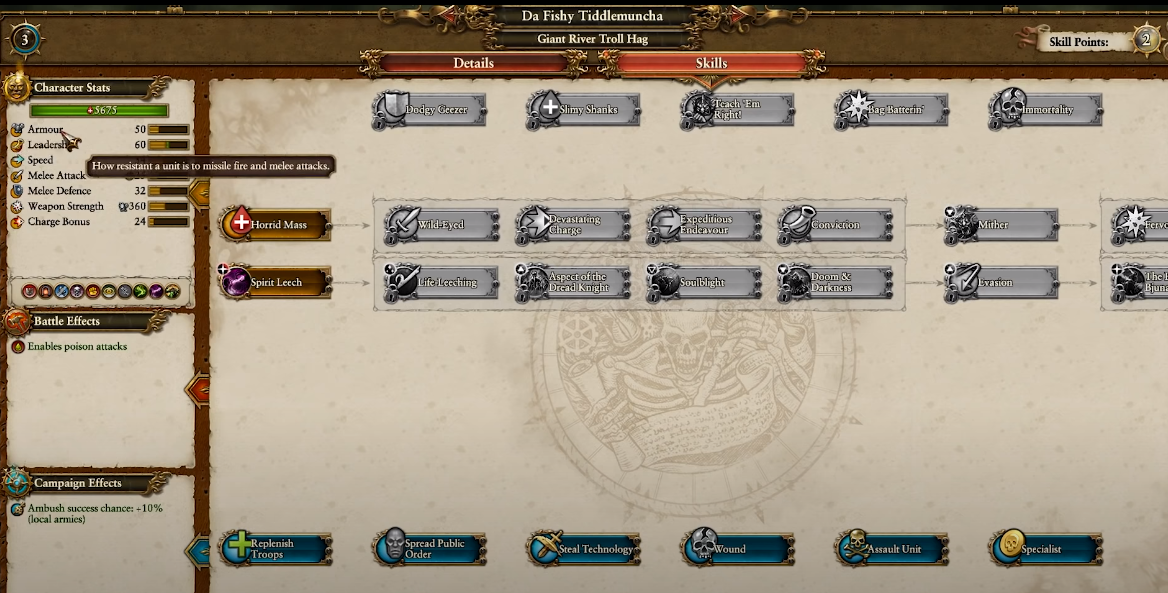Screen dimensions: 1168x593
Task: Unlock the Immortality skill
Action: pyautogui.click(x=1047, y=110)
